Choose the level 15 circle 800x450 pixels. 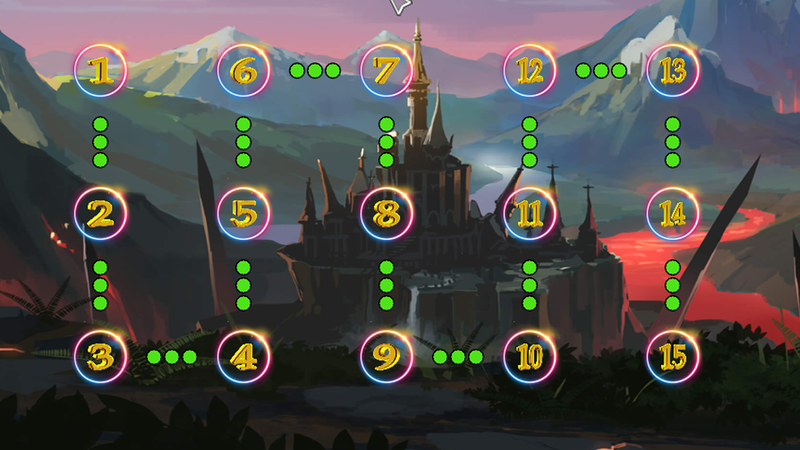tap(672, 356)
